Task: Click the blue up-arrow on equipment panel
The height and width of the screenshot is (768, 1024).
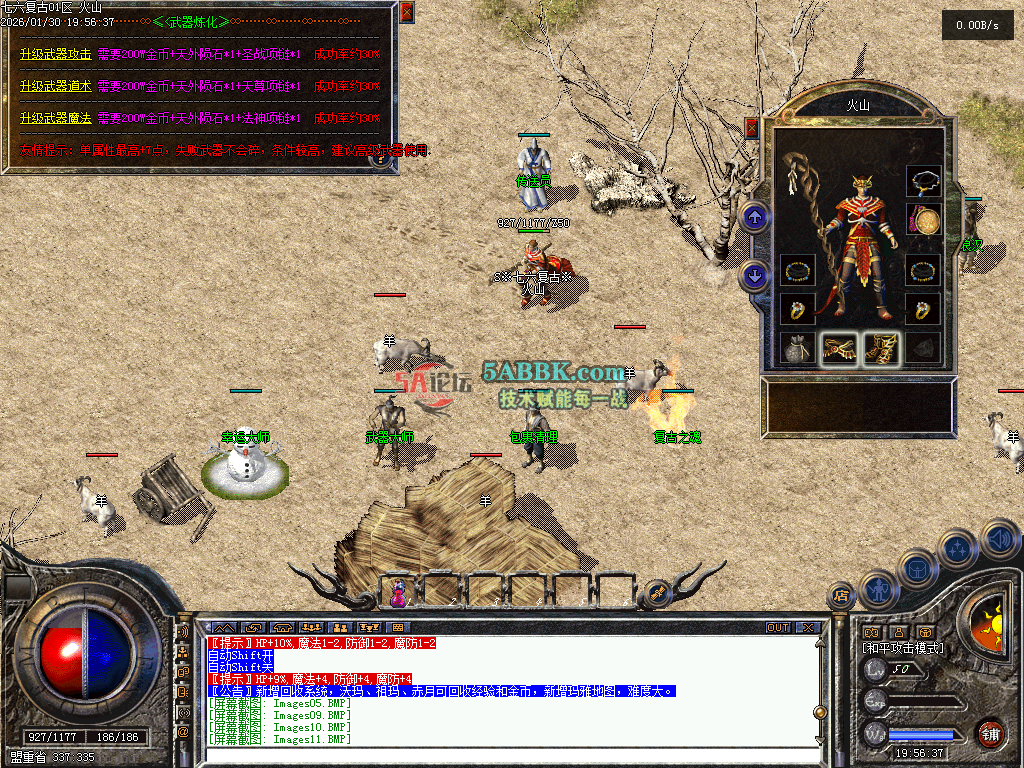Action: (x=754, y=216)
